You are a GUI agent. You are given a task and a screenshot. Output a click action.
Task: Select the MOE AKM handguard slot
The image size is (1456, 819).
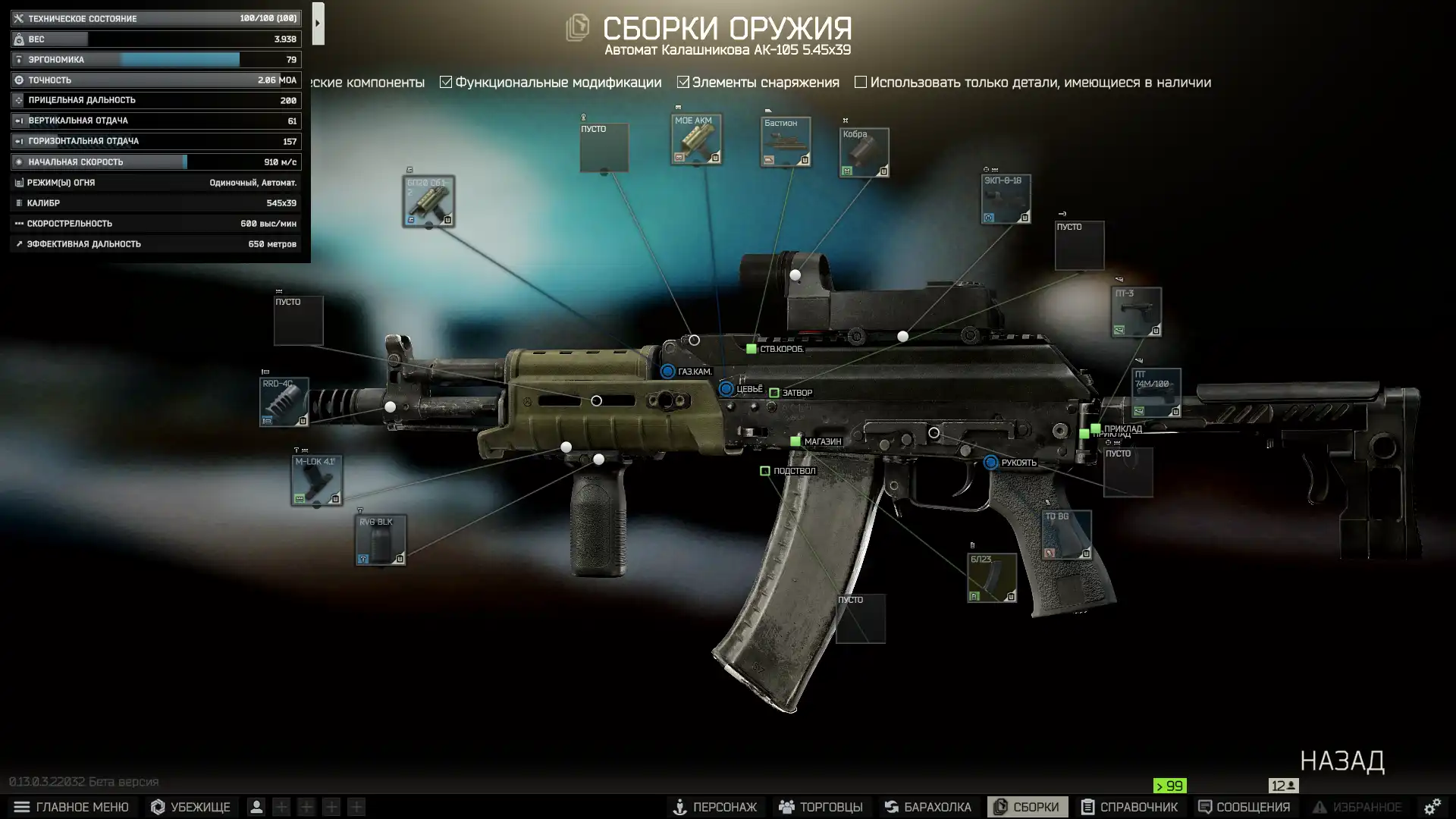(x=696, y=140)
